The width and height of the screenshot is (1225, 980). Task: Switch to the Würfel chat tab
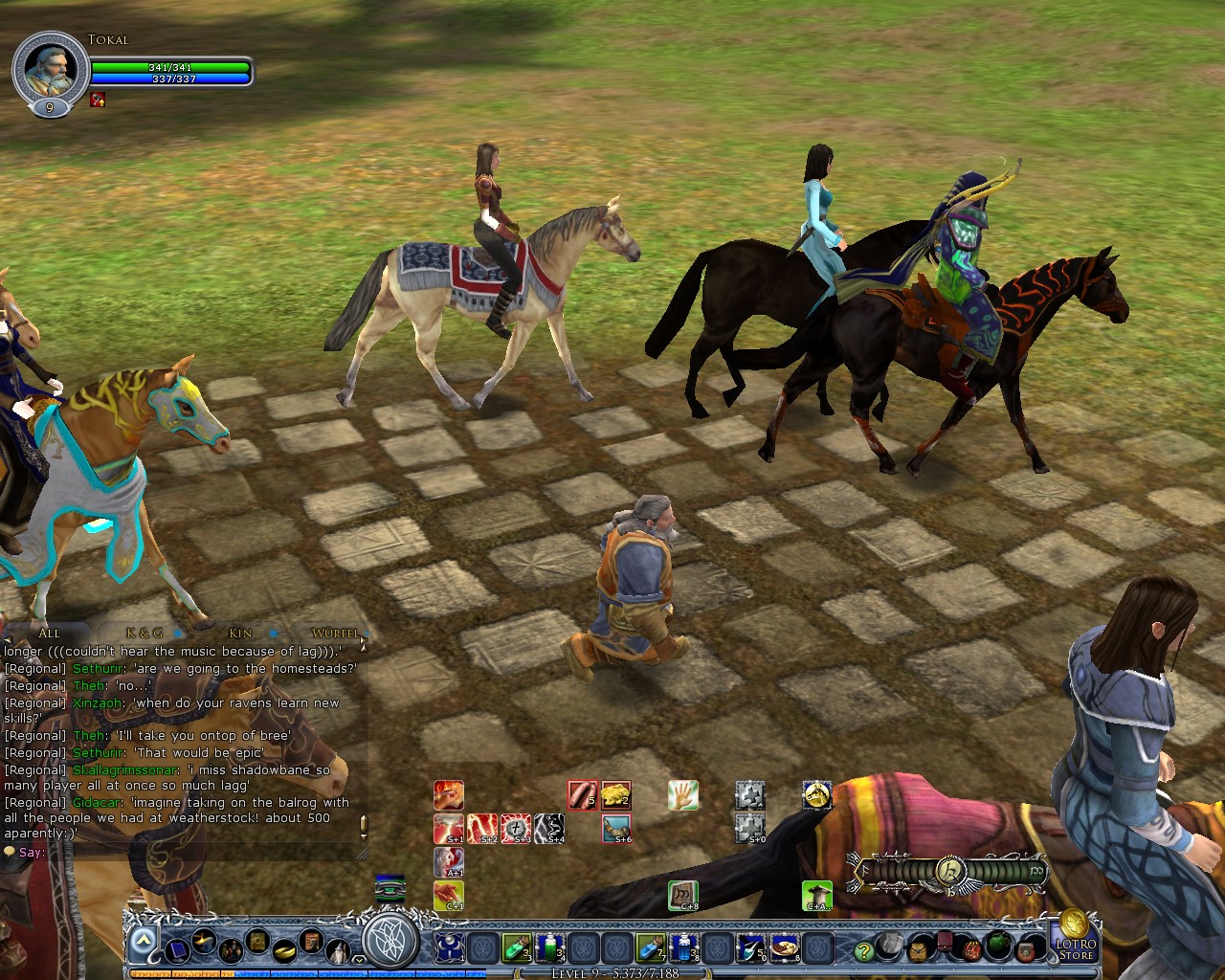pyautogui.click(x=335, y=633)
